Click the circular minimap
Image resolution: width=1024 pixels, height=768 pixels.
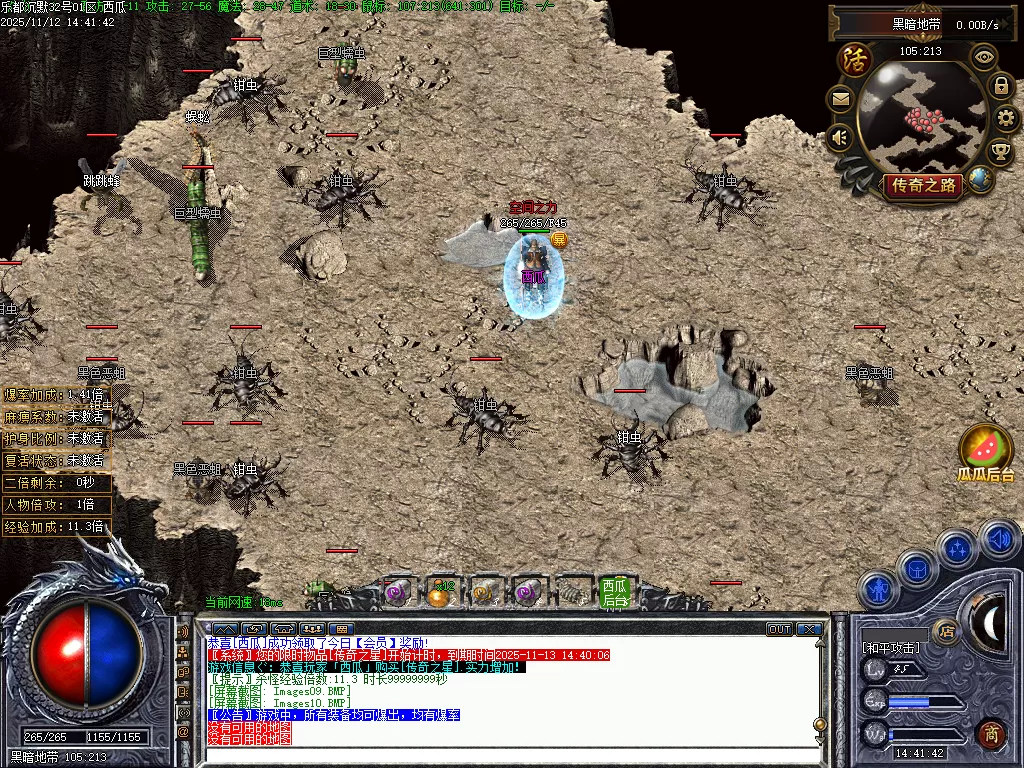(921, 118)
